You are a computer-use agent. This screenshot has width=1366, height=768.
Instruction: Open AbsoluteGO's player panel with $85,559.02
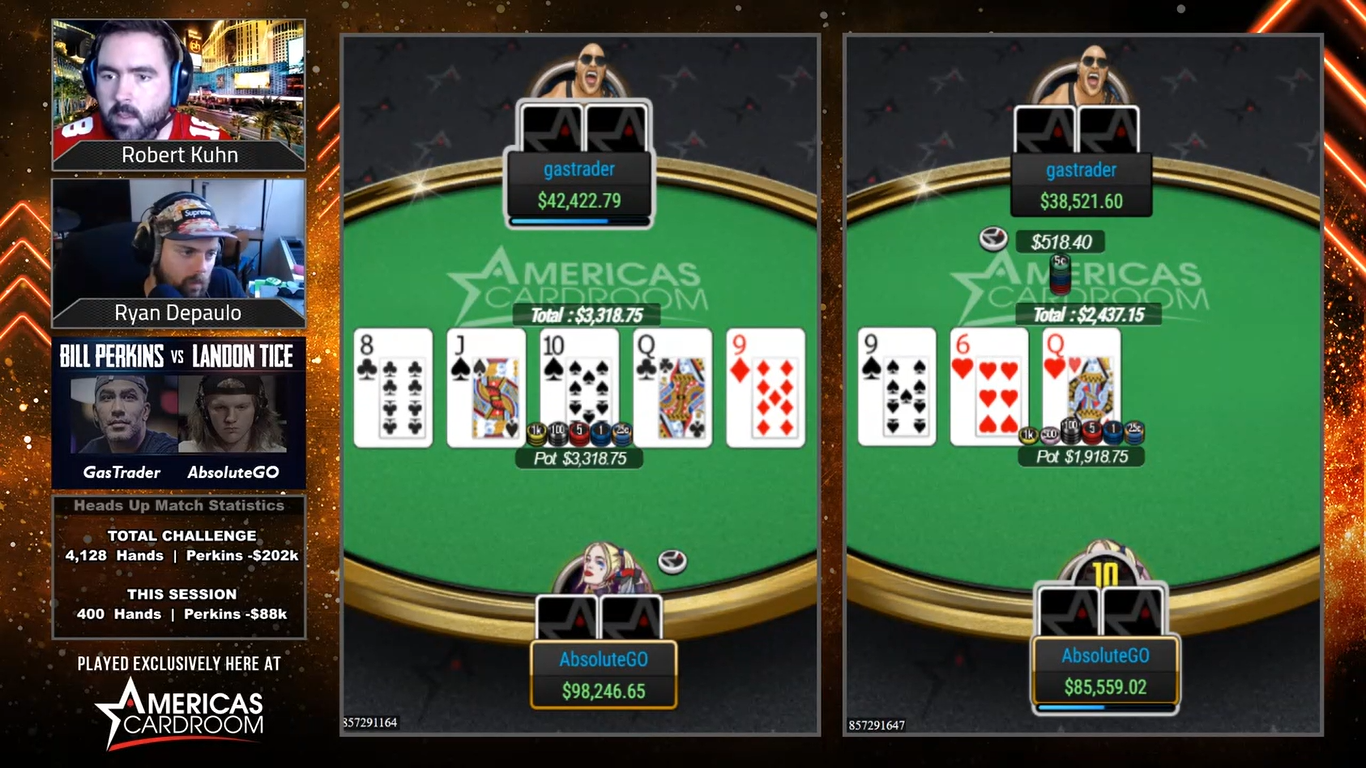(1105, 672)
